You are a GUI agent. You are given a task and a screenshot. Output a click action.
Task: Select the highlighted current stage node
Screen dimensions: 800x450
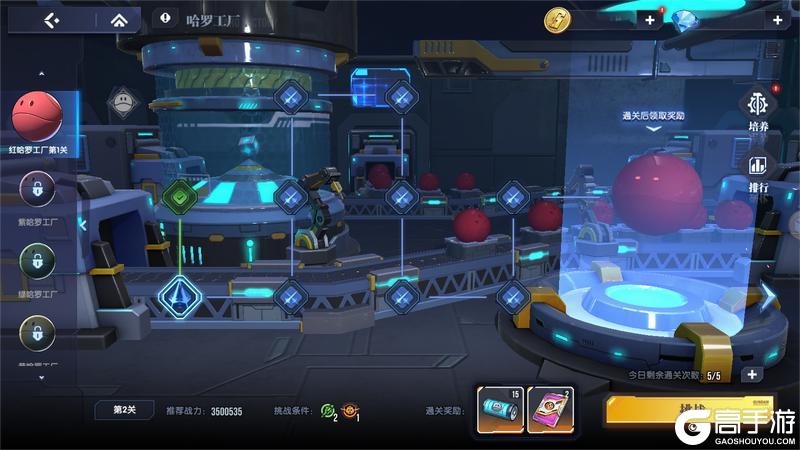179,296
